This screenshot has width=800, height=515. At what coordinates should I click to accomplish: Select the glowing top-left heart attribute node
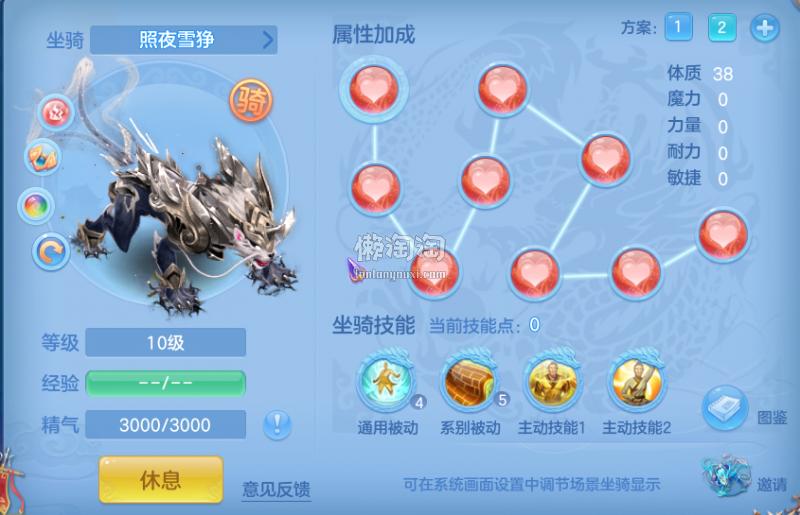368,88
